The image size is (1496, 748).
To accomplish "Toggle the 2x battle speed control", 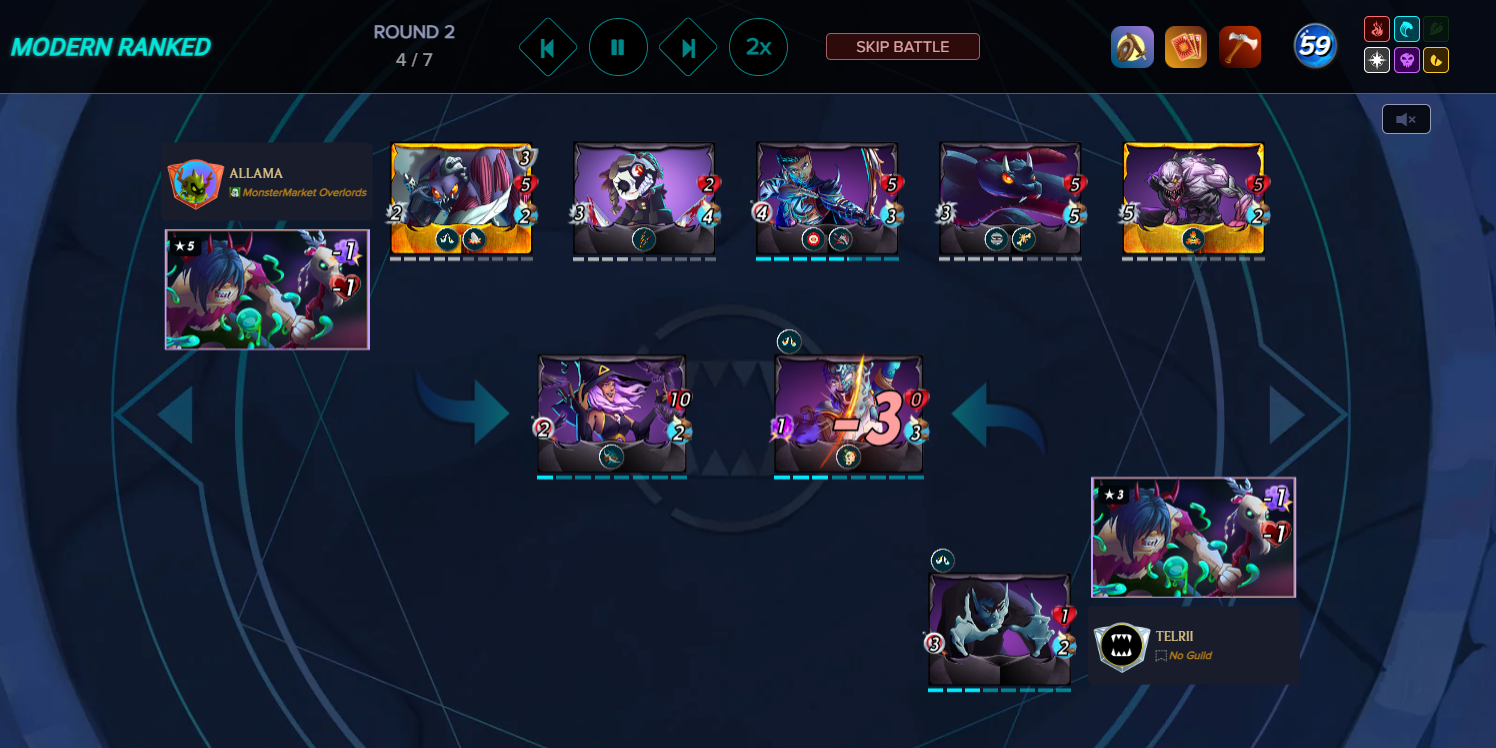I will click(x=758, y=46).
